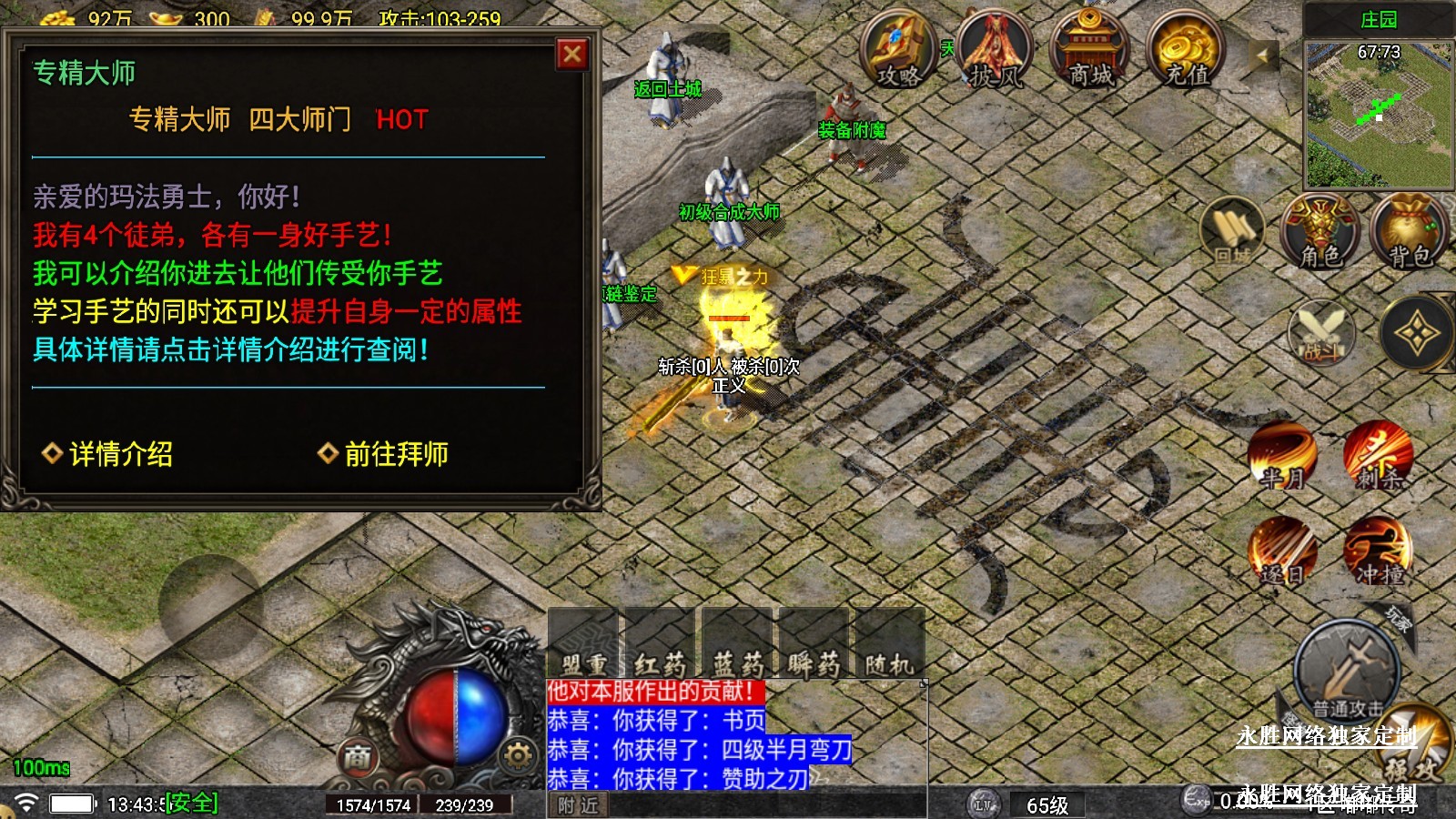Screen dimensions: 1456x819
Task: Open the 攻略 guide icon
Action: (899, 51)
